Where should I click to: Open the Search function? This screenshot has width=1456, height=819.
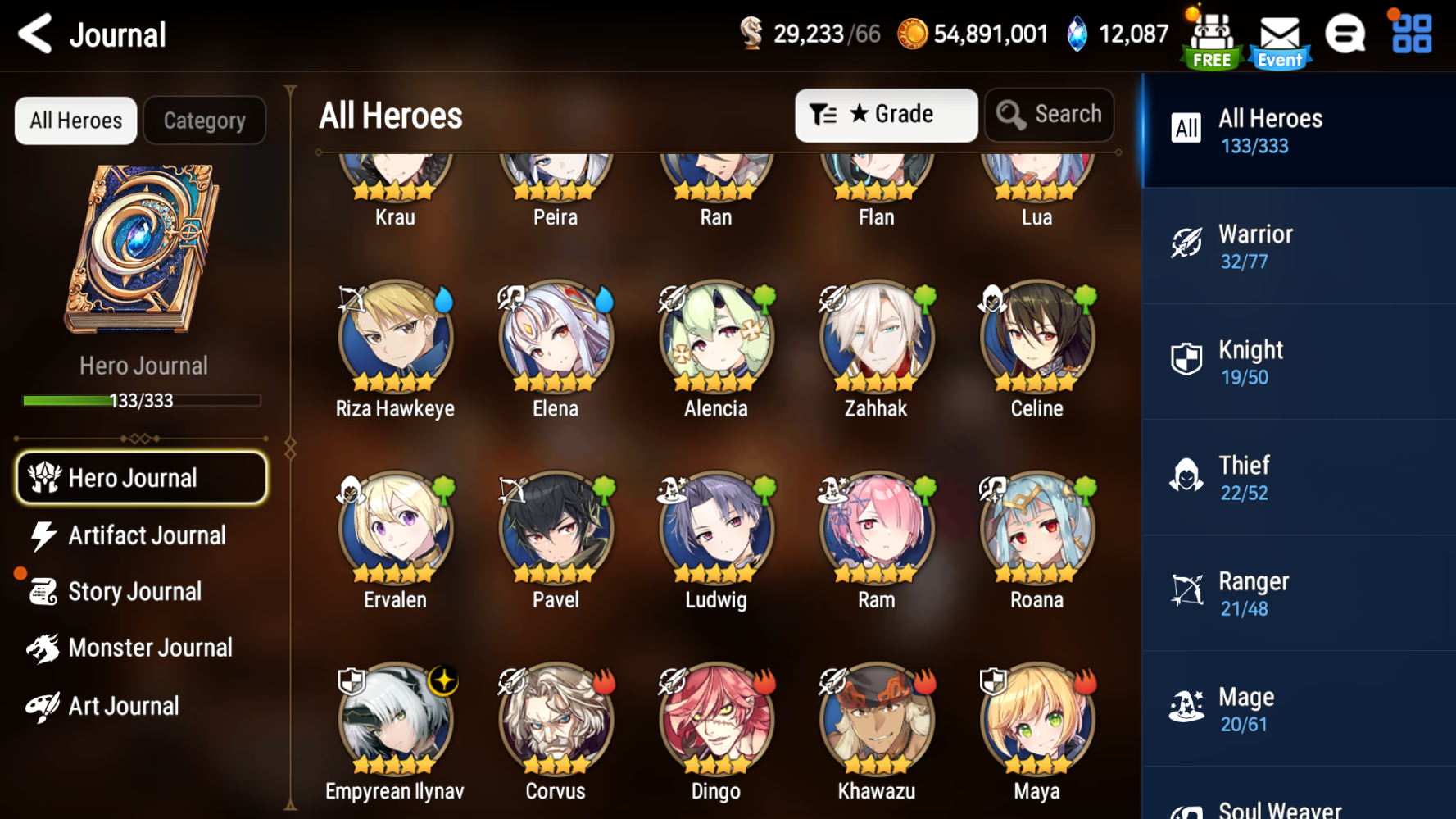(x=1050, y=115)
